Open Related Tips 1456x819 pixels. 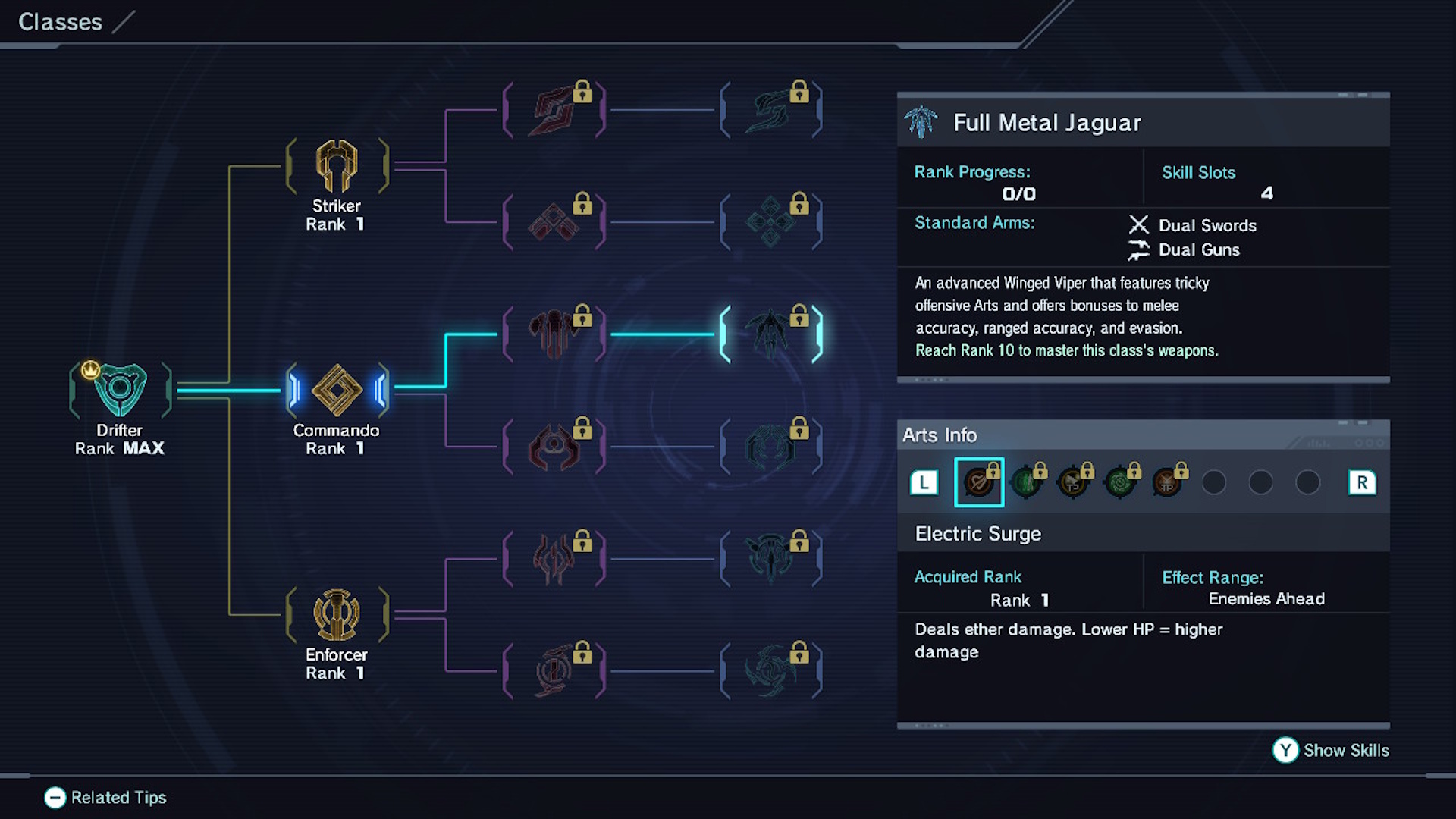point(105,798)
